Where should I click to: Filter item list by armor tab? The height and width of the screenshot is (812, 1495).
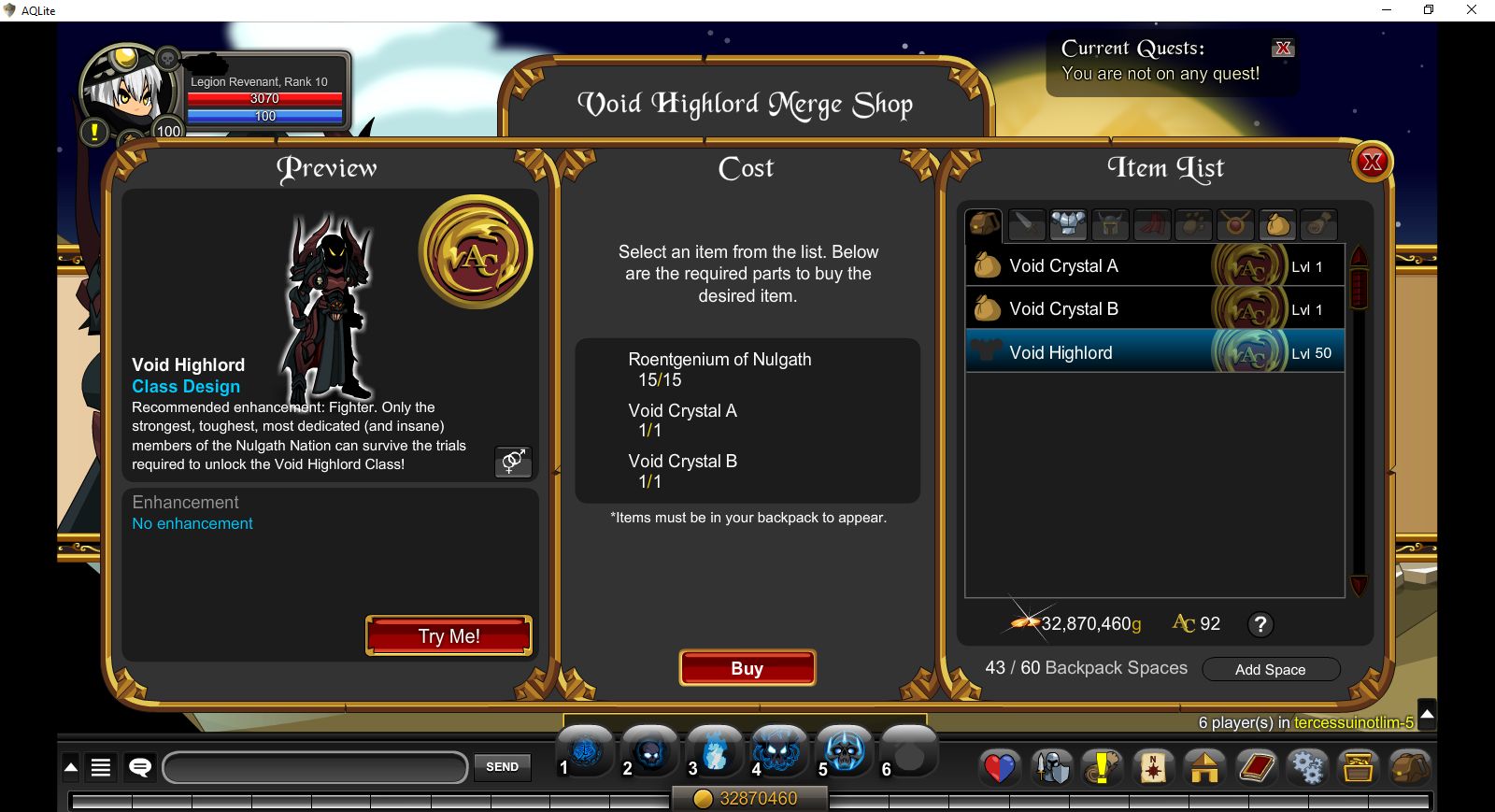(1068, 224)
